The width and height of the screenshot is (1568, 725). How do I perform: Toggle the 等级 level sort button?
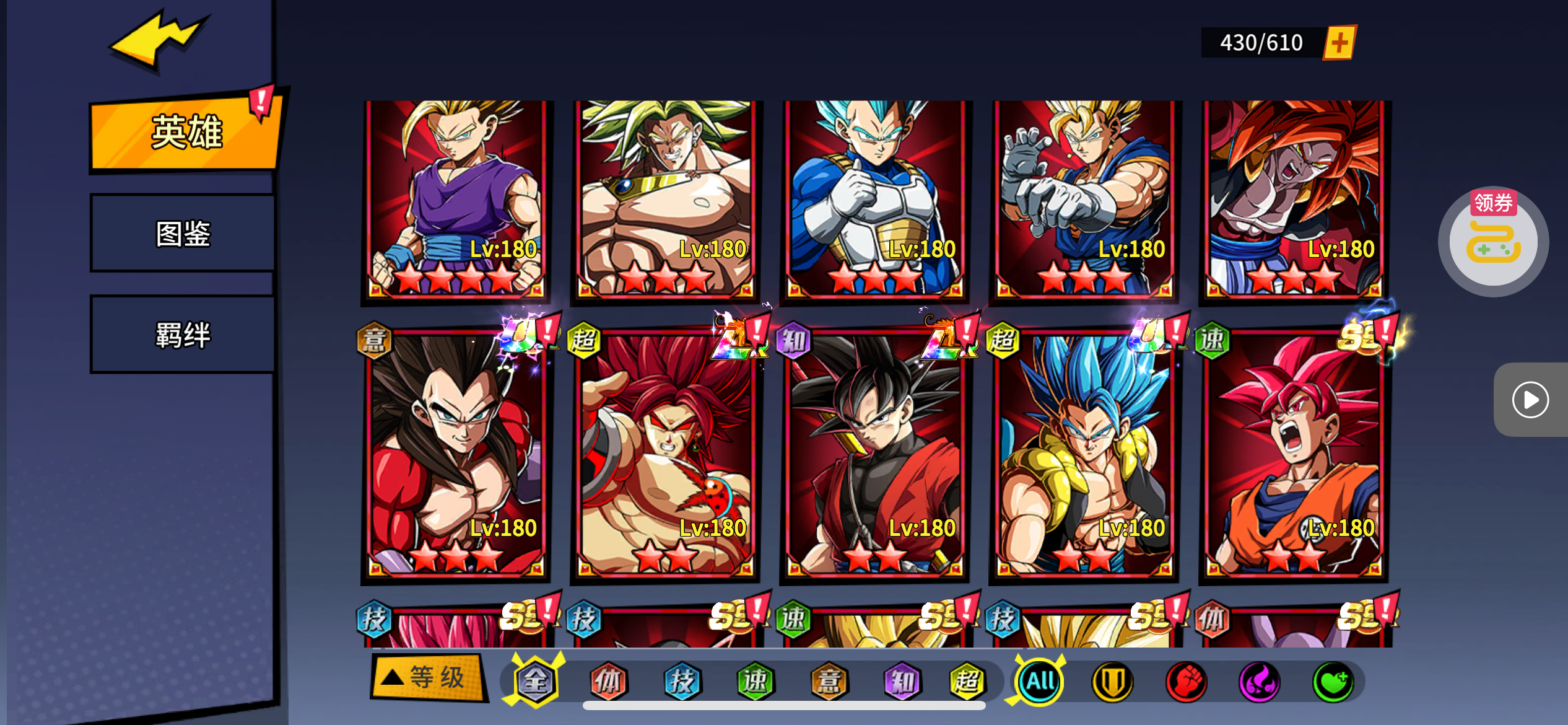click(x=427, y=677)
